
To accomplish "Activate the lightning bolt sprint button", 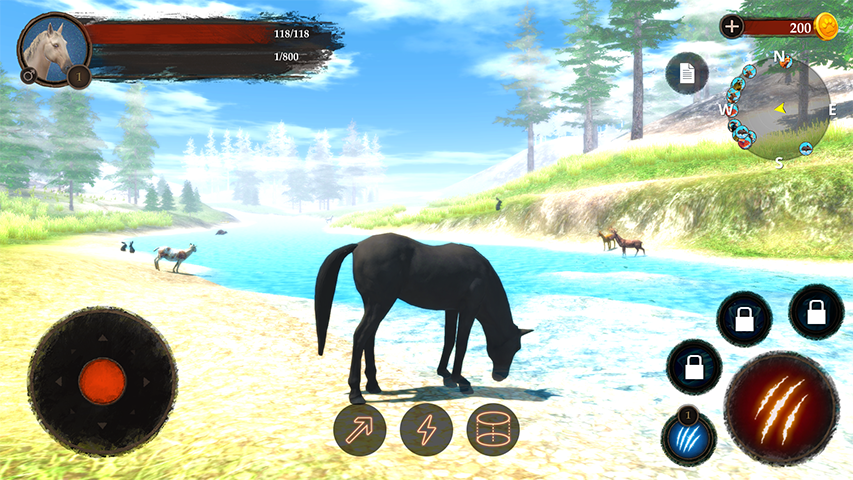I will (426, 430).
